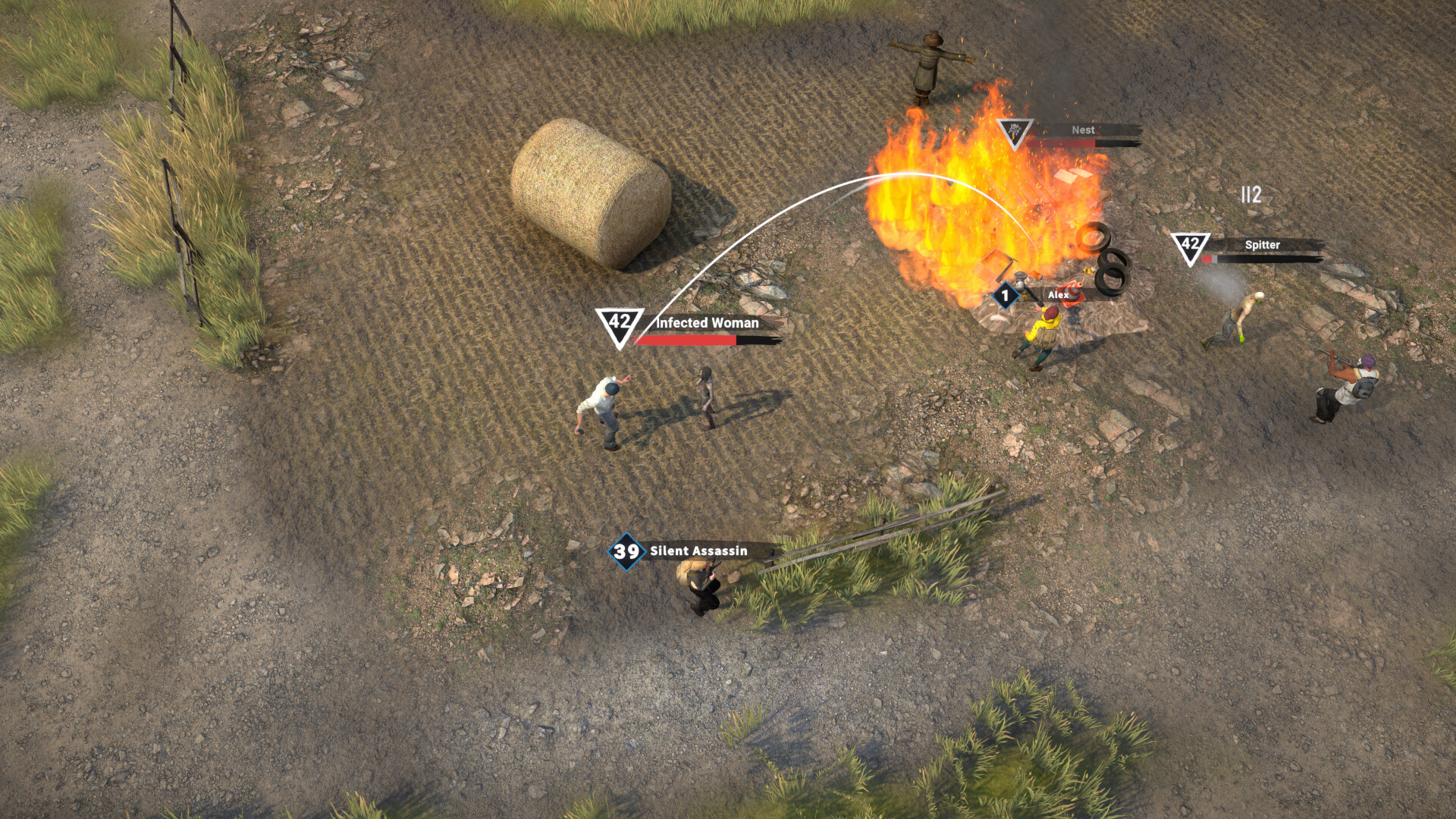This screenshot has height=819, width=1456.
Task: Select the Silent Assassin name label
Action: pyautogui.click(x=701, y=552)
